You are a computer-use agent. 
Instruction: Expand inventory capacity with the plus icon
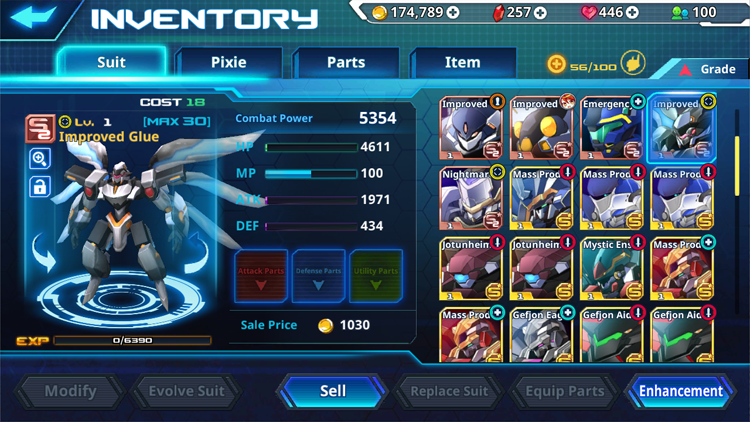coord(556,65)
